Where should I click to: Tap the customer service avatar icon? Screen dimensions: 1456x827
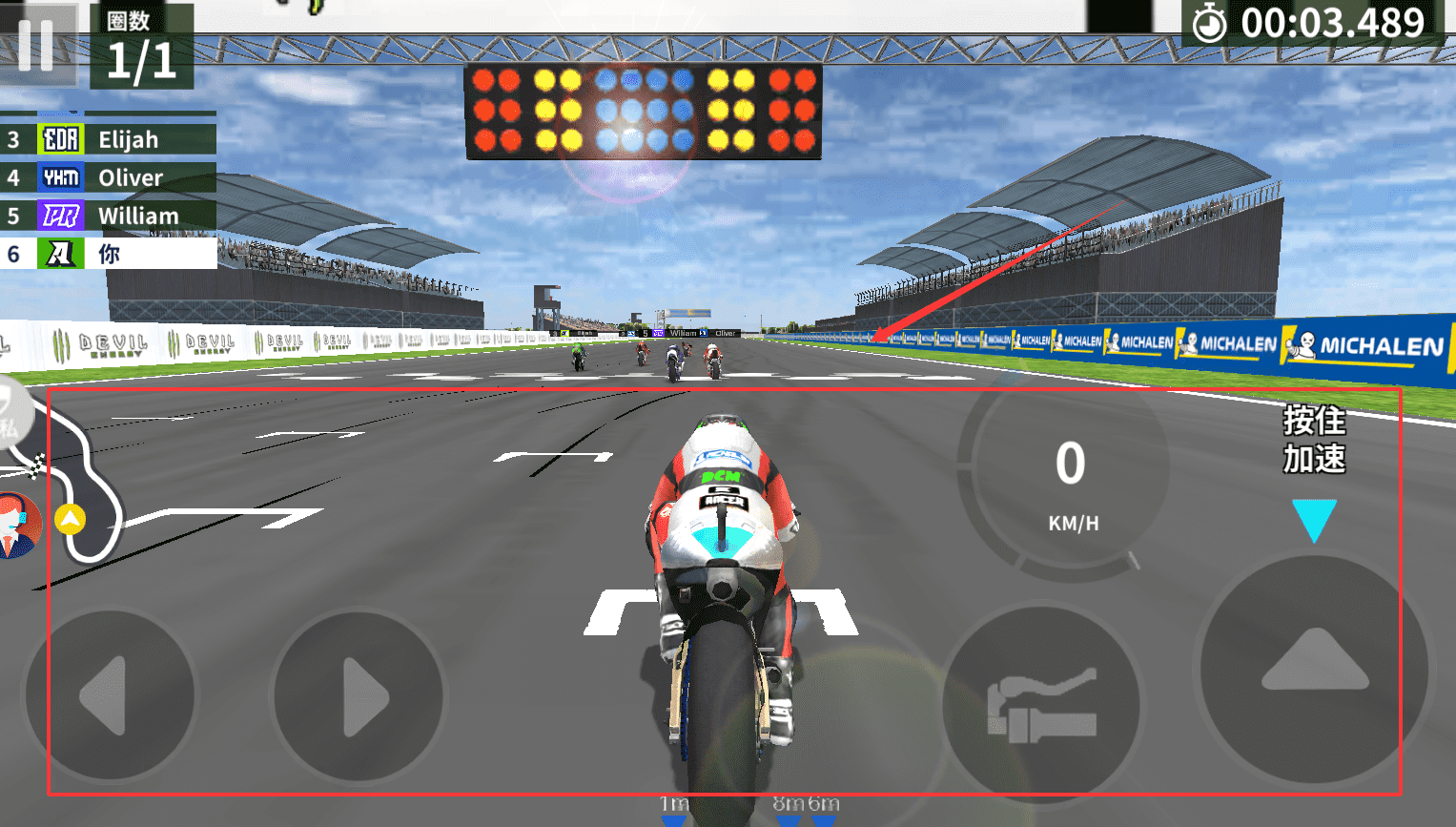coord(17,525)
